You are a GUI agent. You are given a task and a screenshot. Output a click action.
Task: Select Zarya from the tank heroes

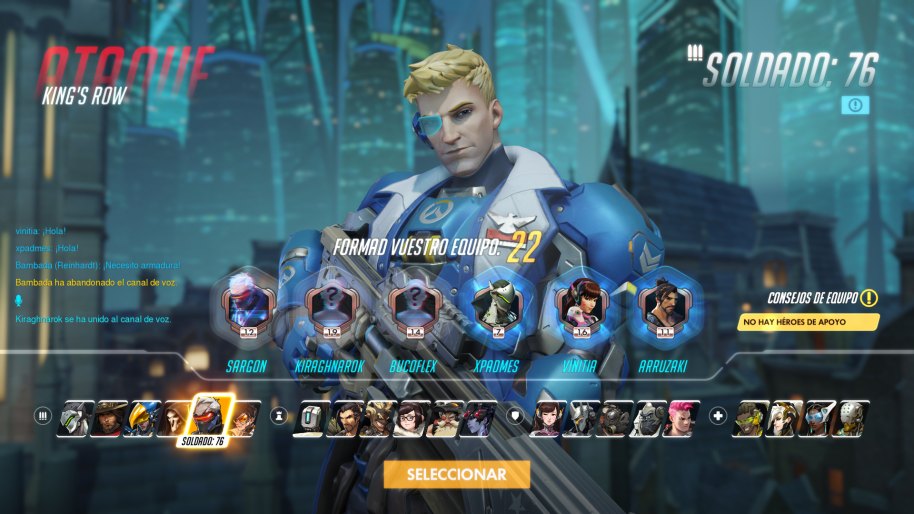point(680,418)
